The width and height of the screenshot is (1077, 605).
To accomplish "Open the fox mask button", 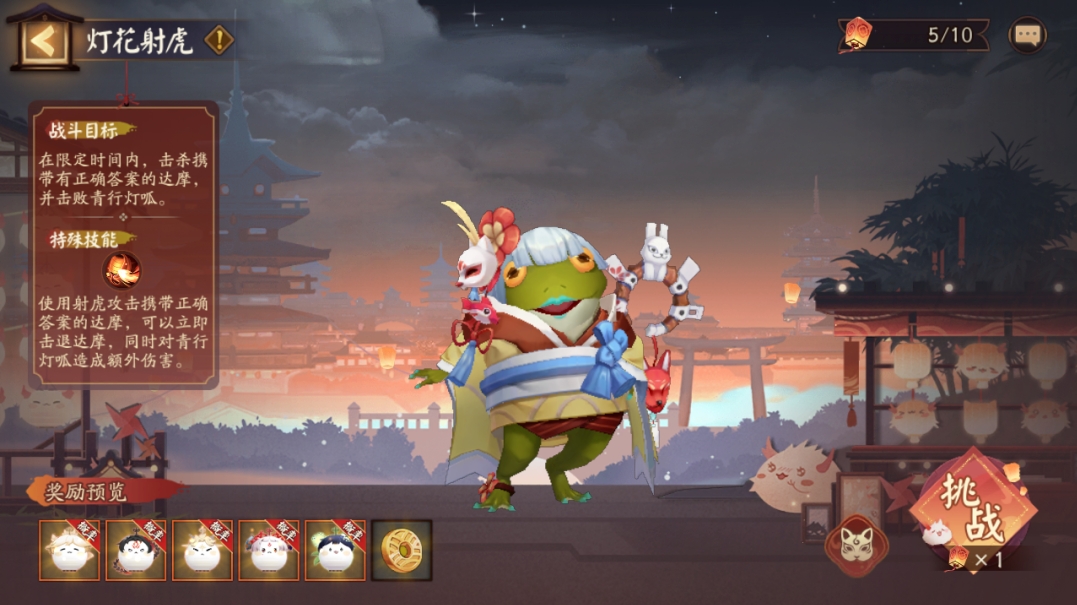I will click(857, 545).
